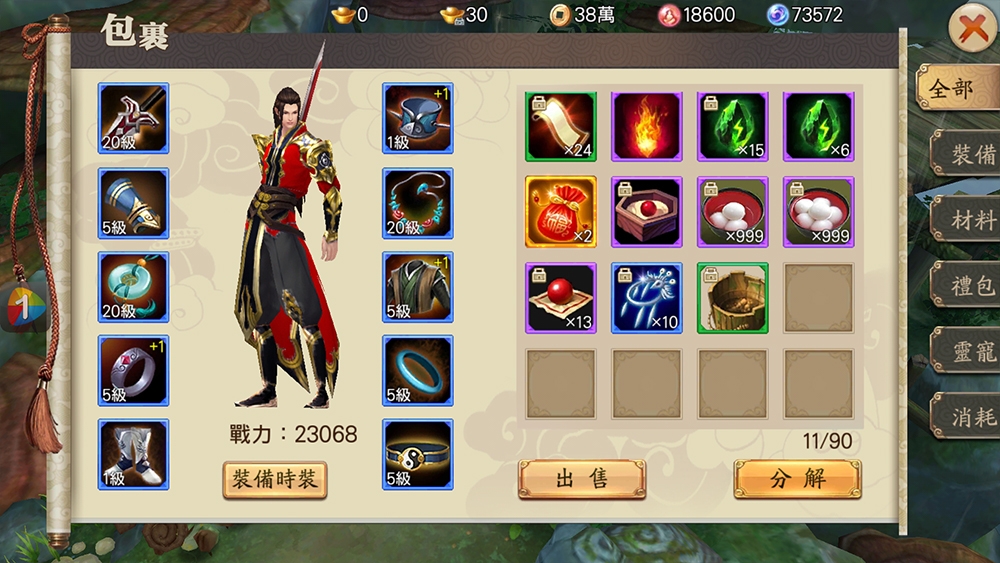The height and width of the screenshot is (563, 1000).
Task: Select the yin-yang belt equipment slot
Action: 418,455
